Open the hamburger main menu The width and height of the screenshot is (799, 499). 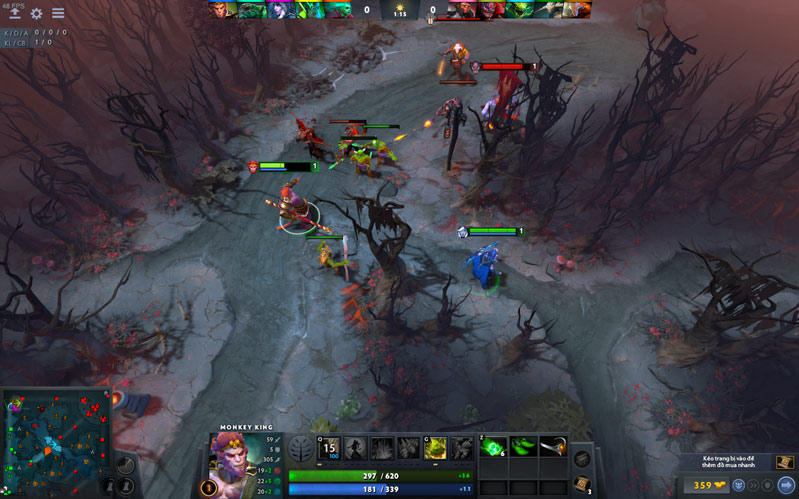coord(58,14)
